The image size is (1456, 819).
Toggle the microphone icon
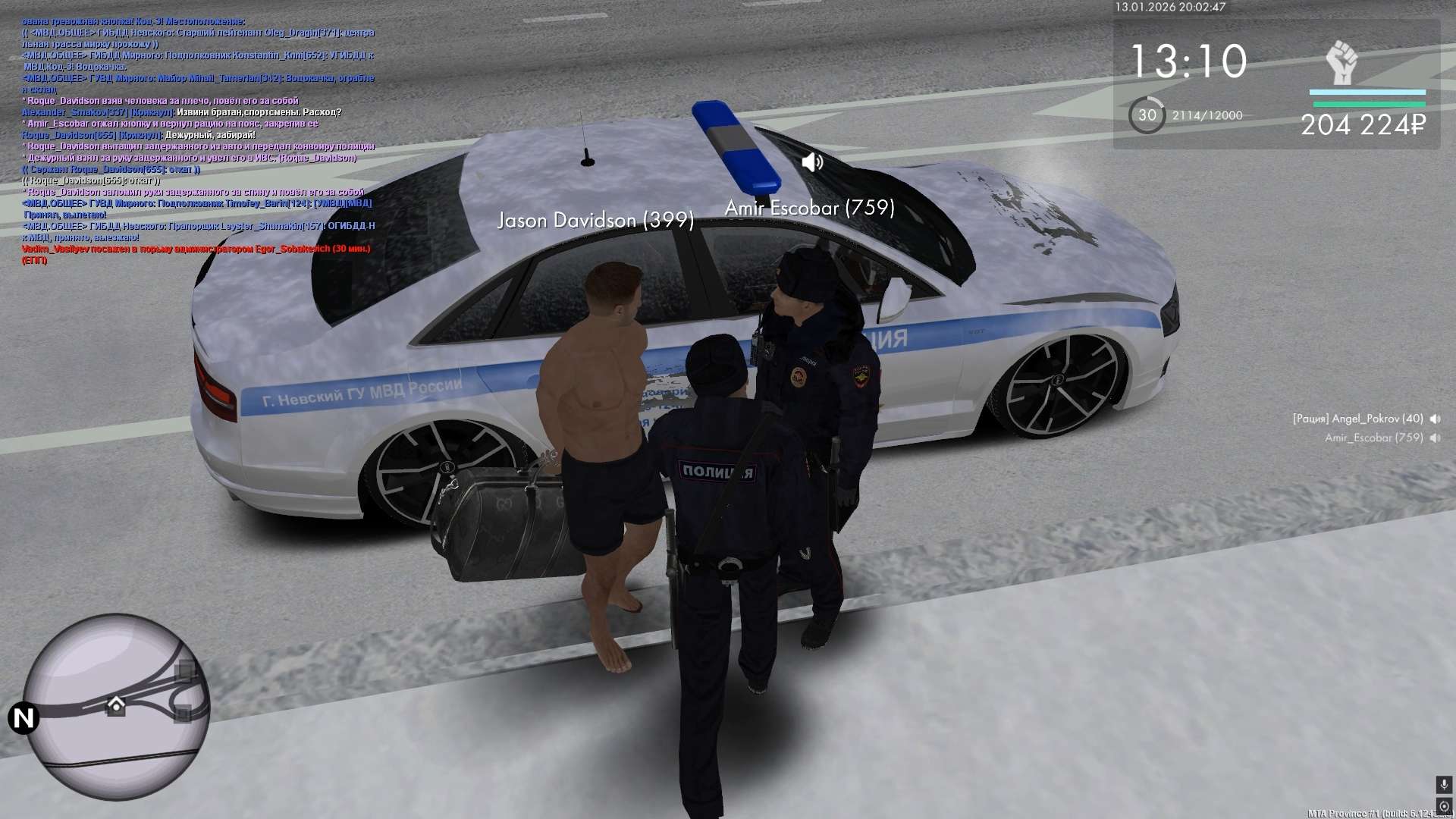coord(1443,784)
